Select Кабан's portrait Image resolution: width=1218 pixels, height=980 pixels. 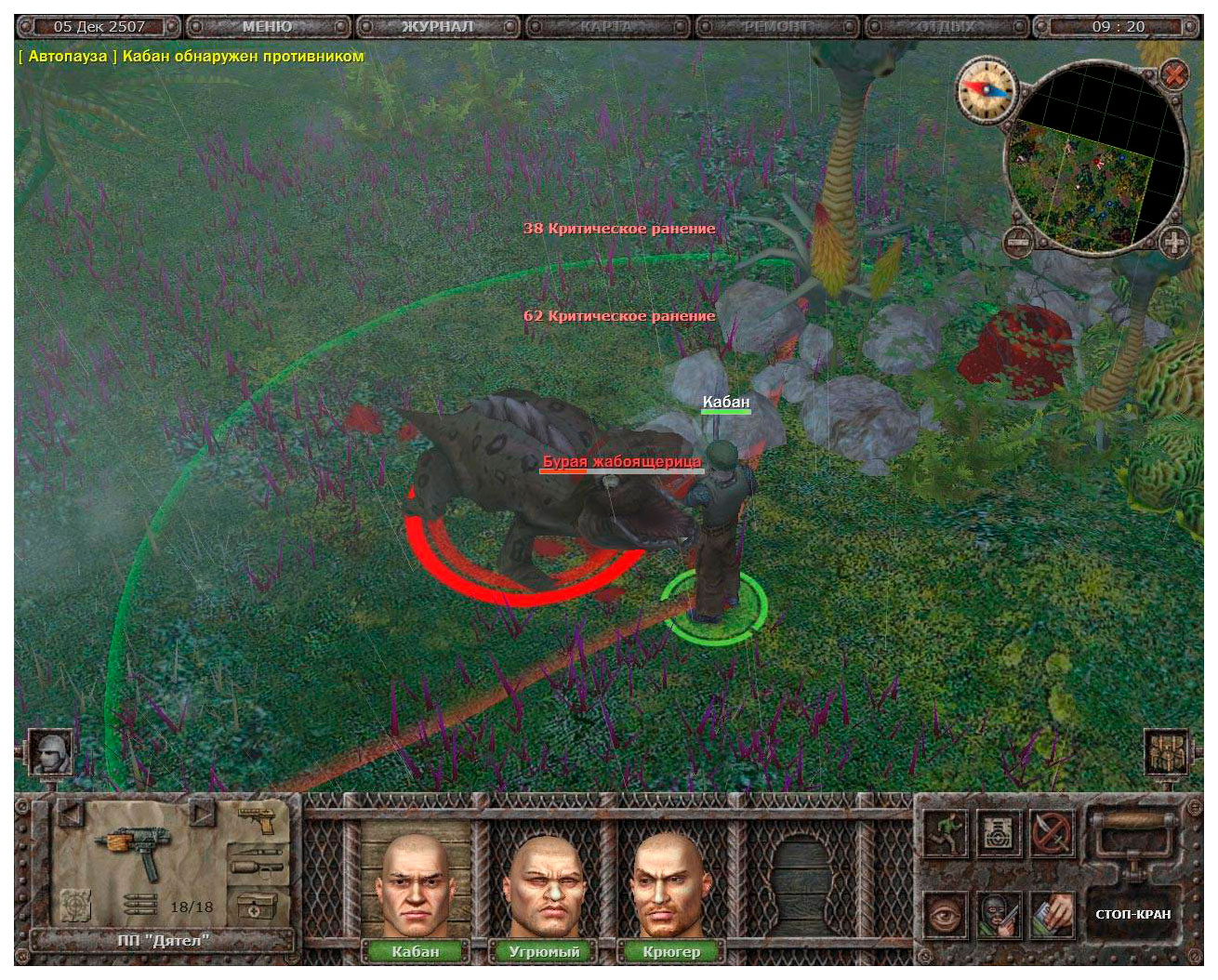pyautogui.click(x=415, y=885)
